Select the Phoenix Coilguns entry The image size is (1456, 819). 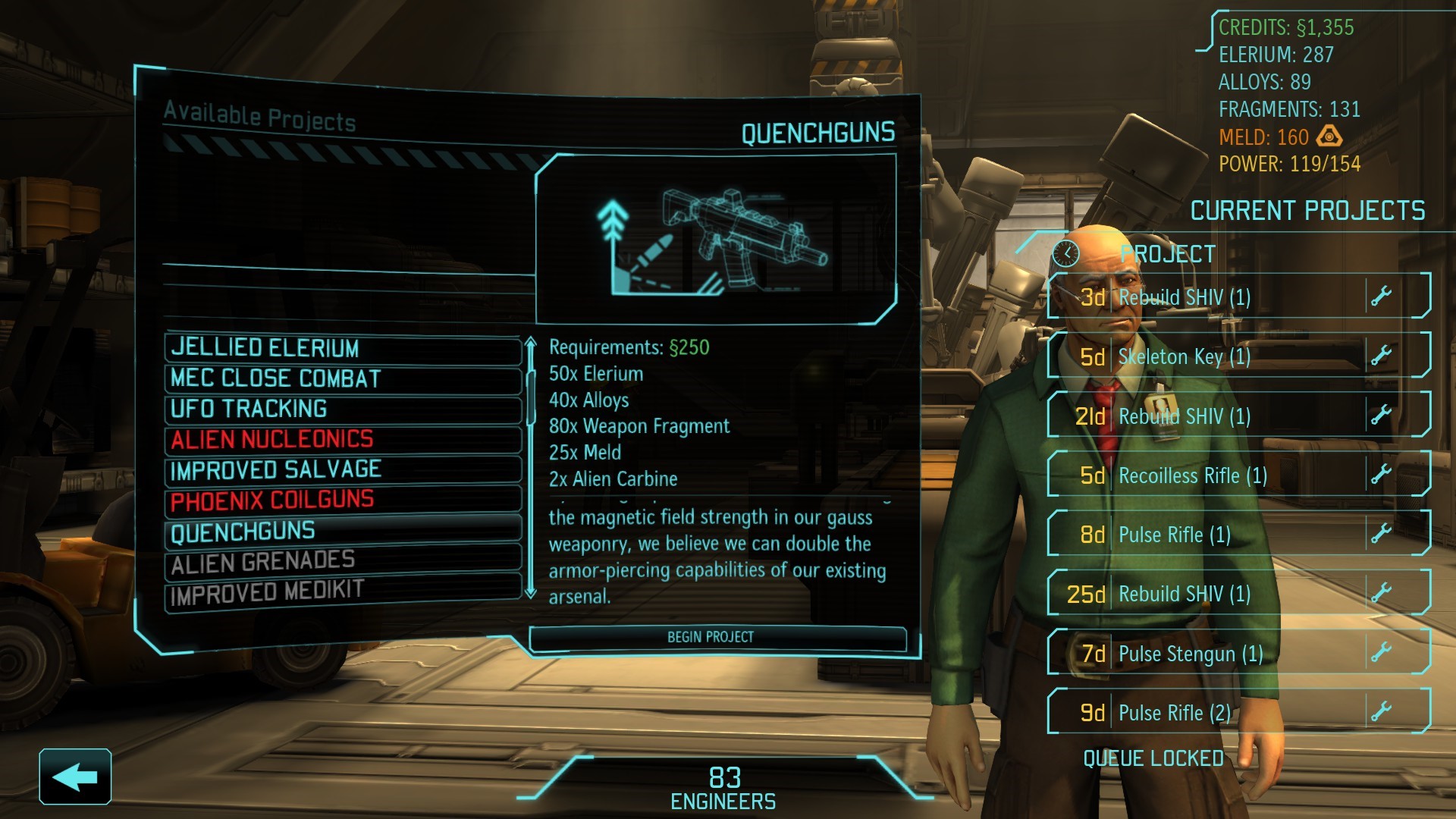[343, 500]
